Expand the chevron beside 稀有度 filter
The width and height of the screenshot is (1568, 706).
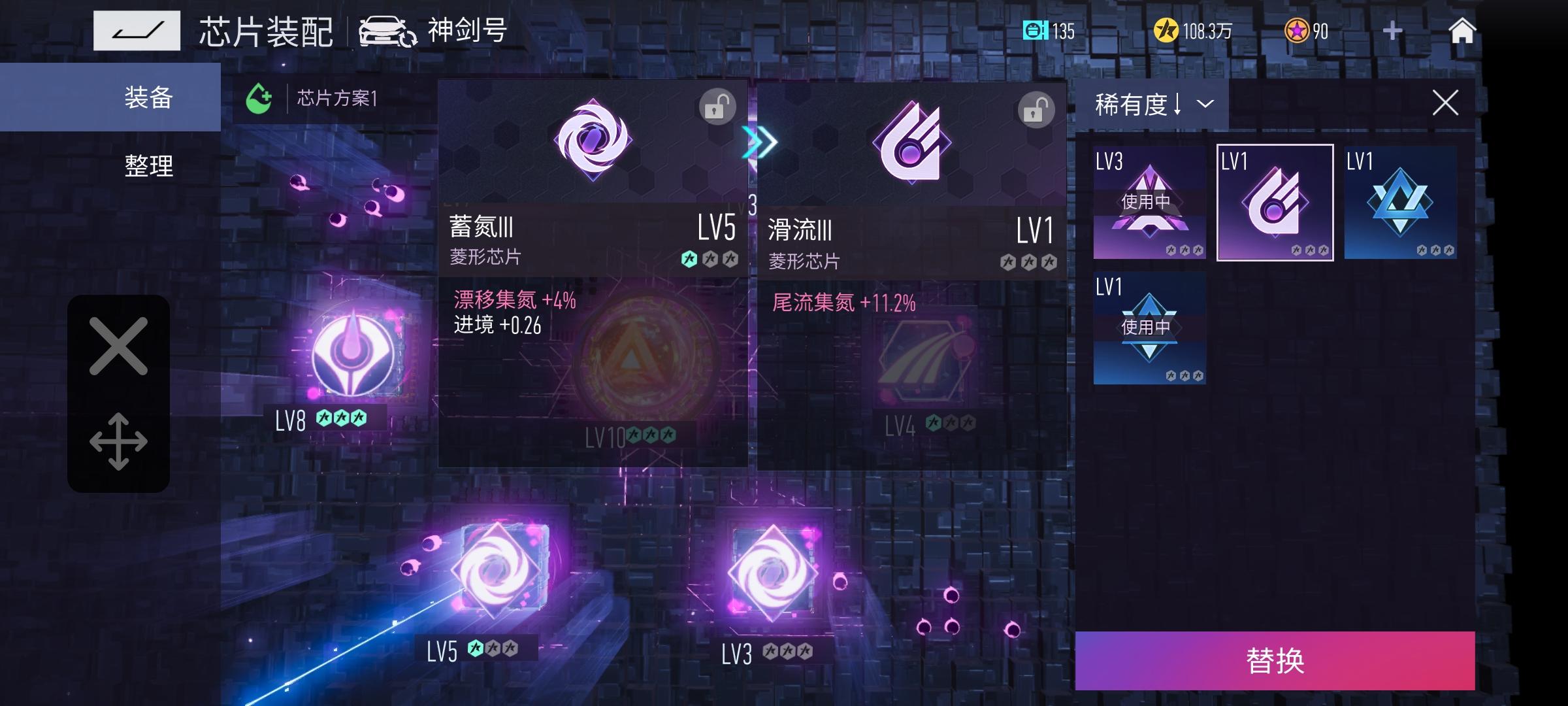(x=1204, y=103)
